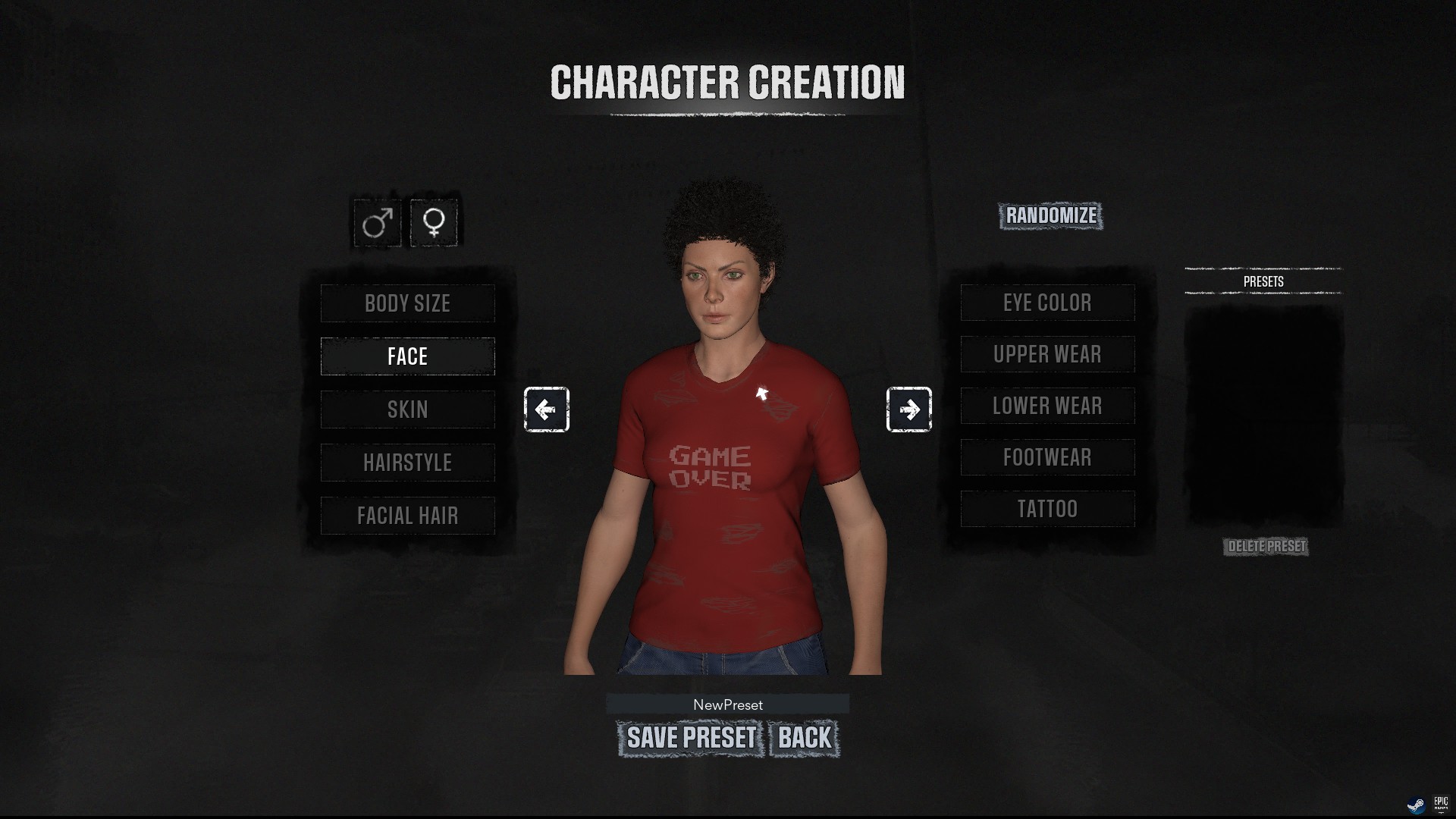The image size is (1456, 819).
Task: Delete the selected preset
Action: [1266, 547]
